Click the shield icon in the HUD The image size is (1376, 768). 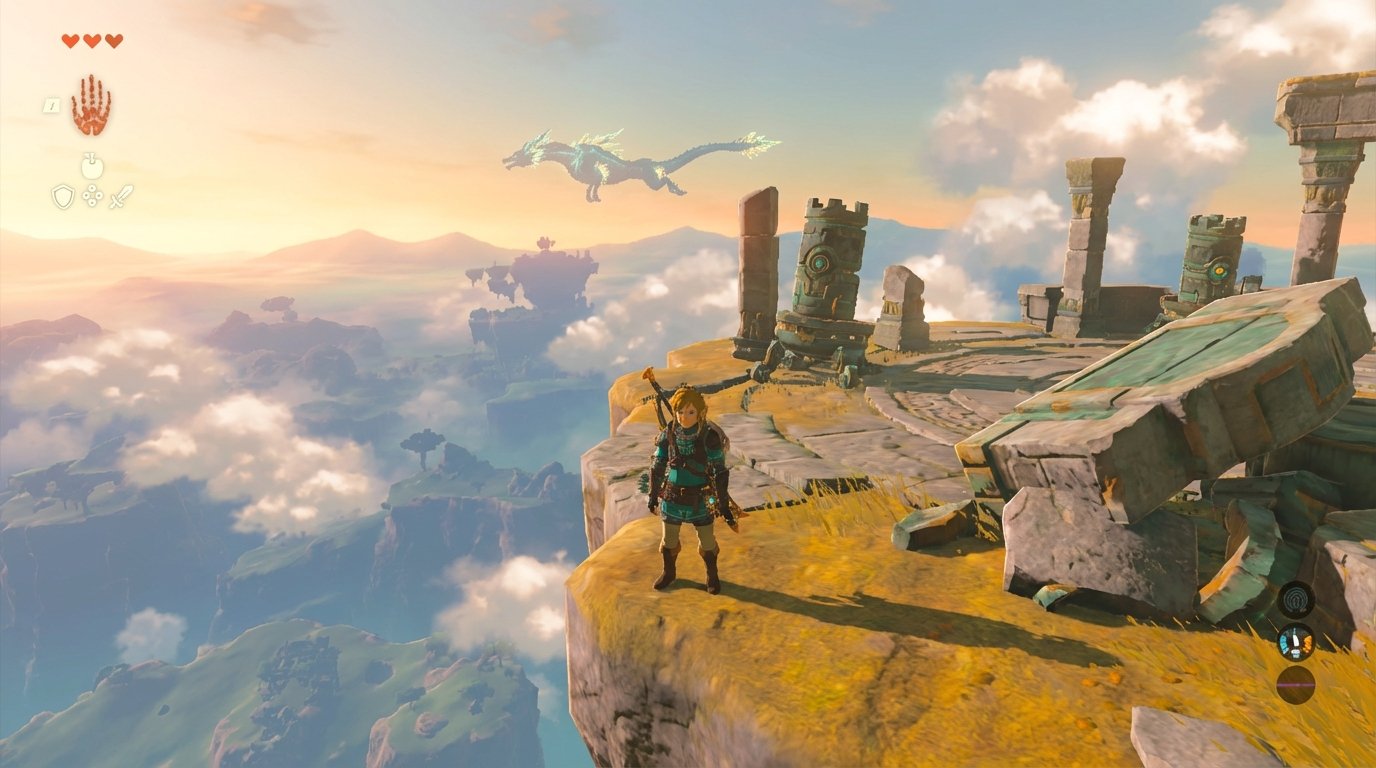point(63,194)
